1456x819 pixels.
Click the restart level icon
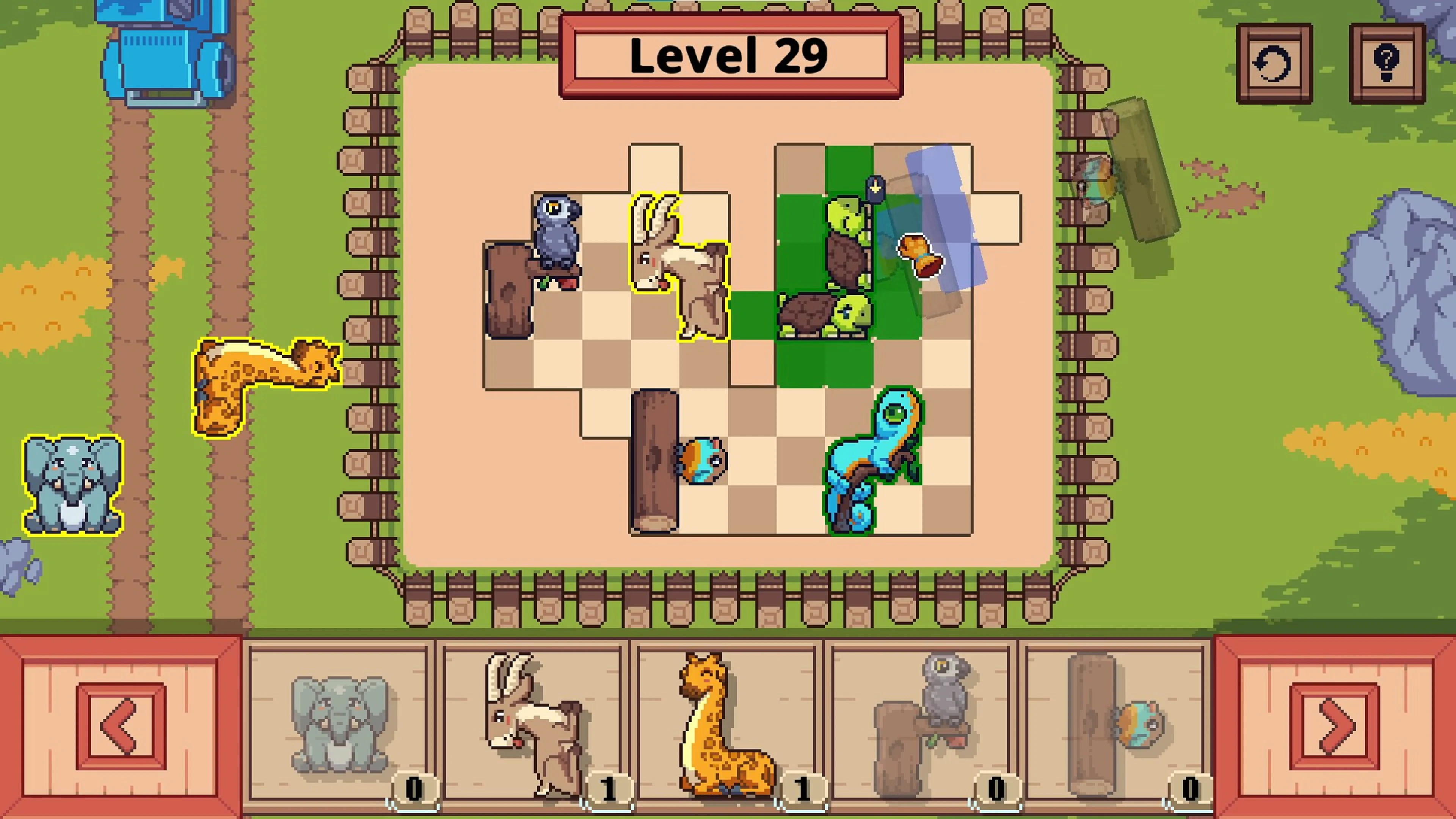point(1274,62)
